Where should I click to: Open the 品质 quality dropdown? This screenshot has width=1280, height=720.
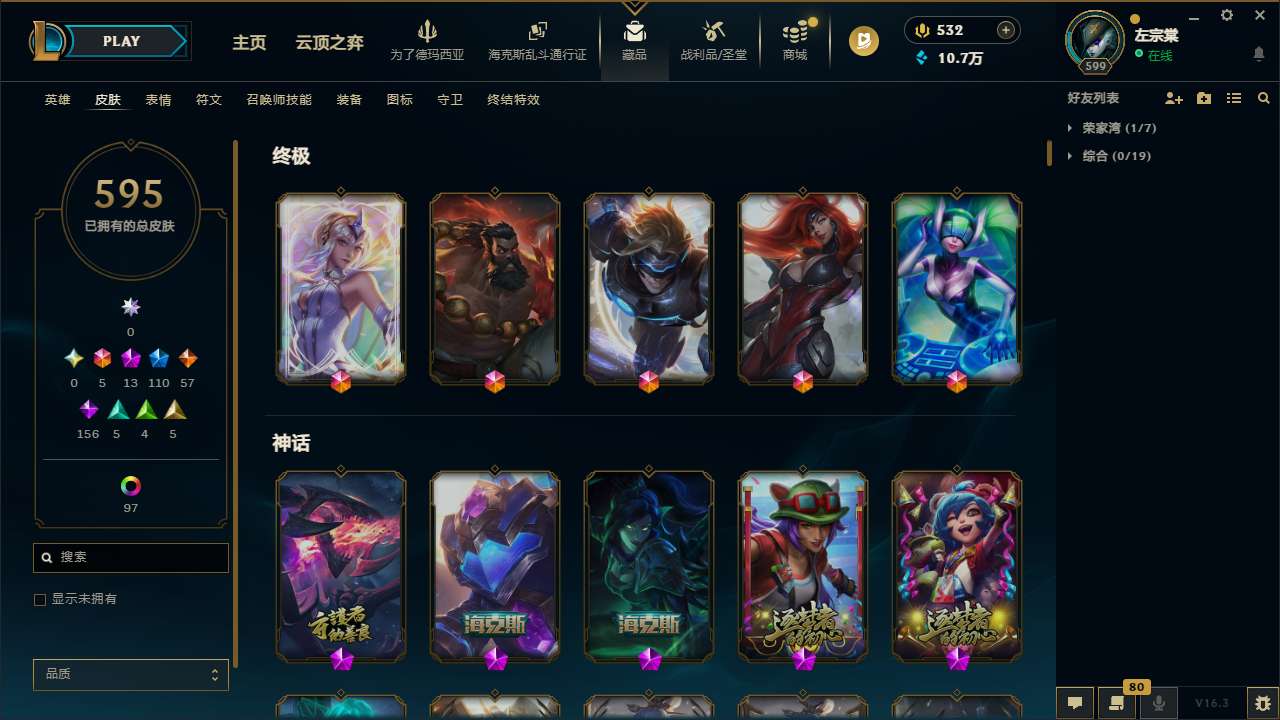(x=130, y=674)
